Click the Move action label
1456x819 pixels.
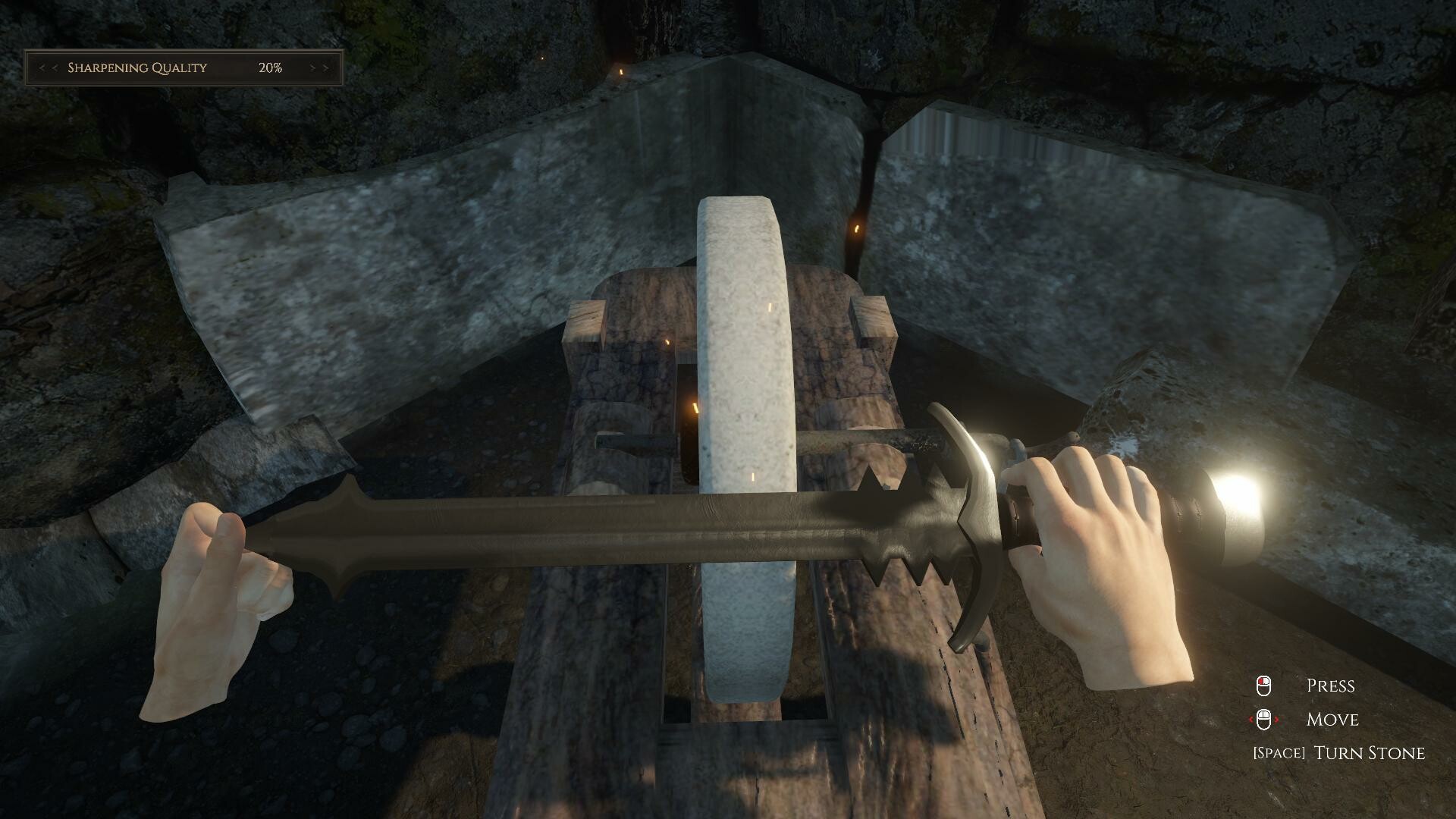[1332, 720]
